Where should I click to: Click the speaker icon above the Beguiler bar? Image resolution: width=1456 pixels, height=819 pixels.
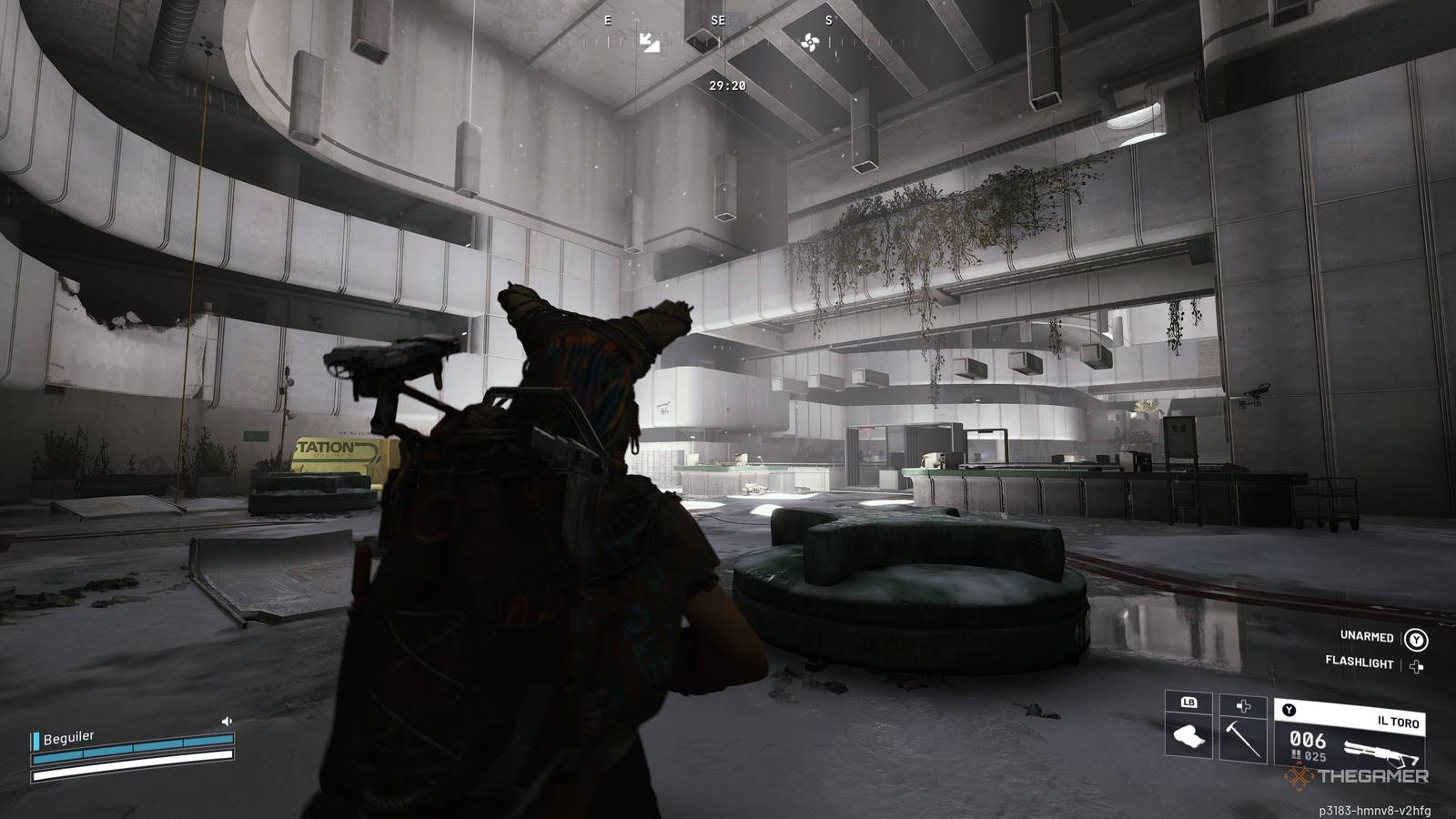point(227,721)
